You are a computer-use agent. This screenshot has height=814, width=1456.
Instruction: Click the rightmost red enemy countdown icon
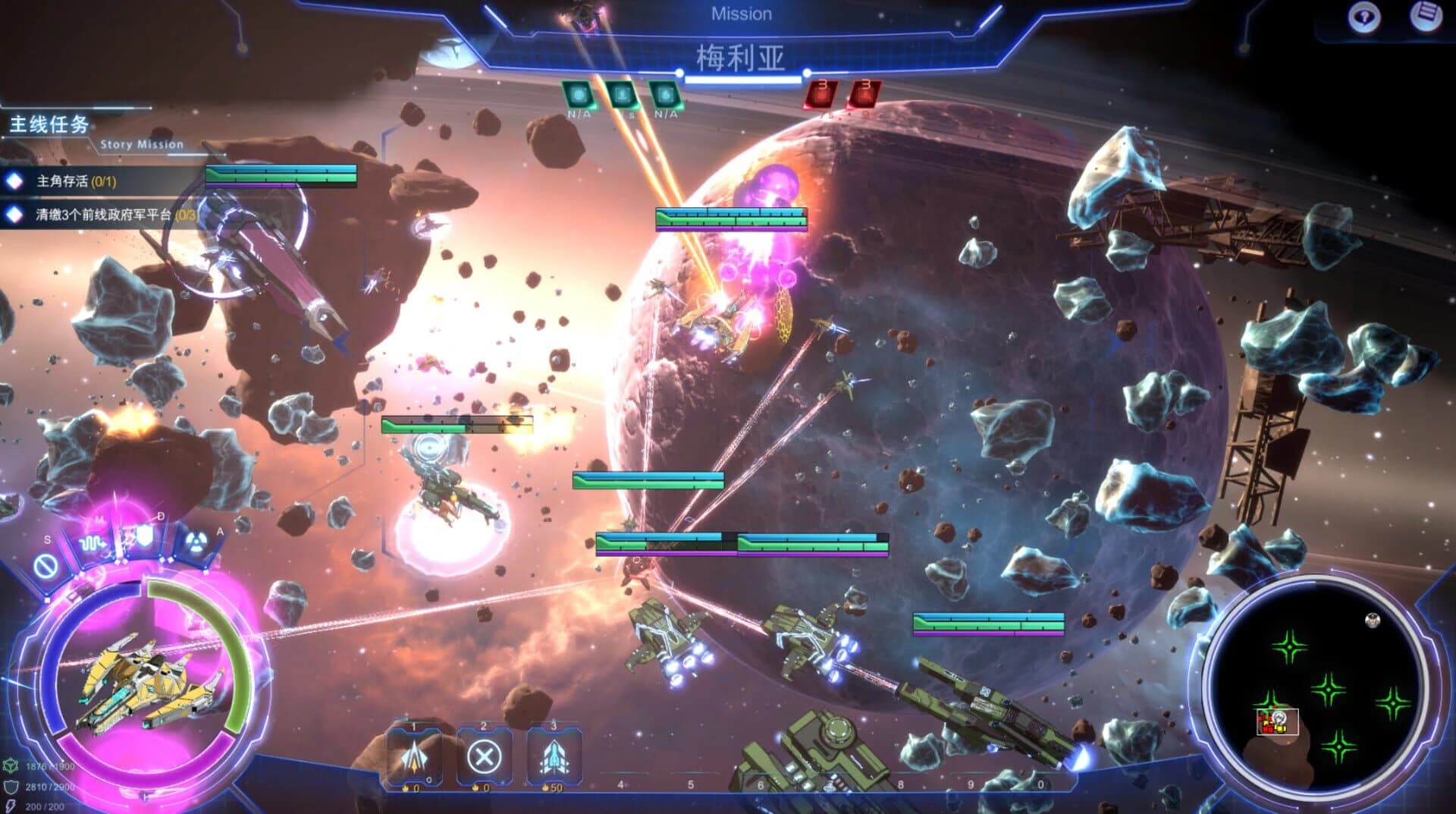(x=864, y=93)
